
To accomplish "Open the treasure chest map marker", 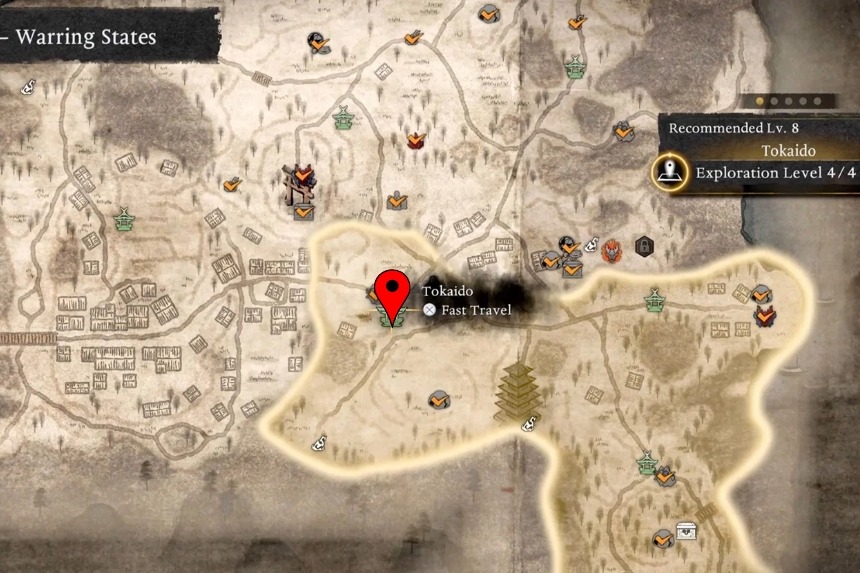I will (687, 531).
